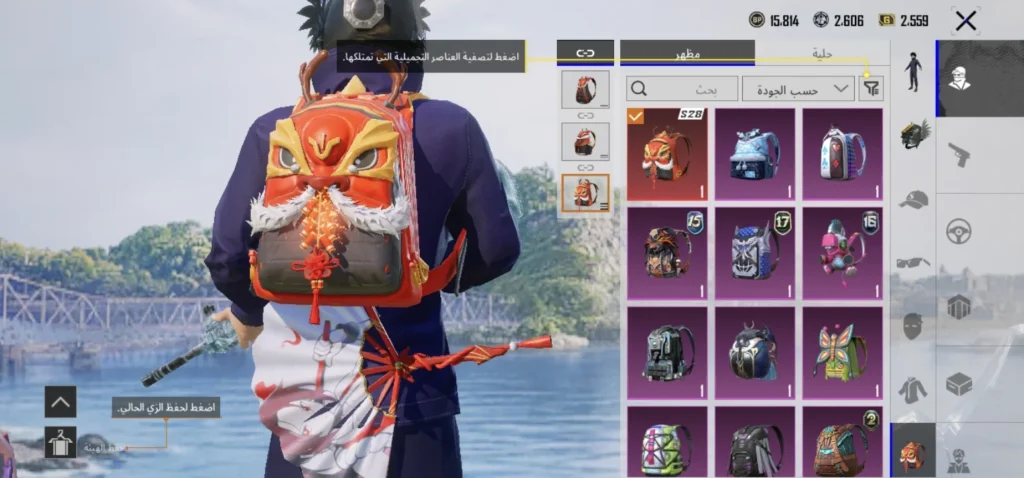
Task: Choose the light blue snowy backpack
Action: [x=755, y=154]
